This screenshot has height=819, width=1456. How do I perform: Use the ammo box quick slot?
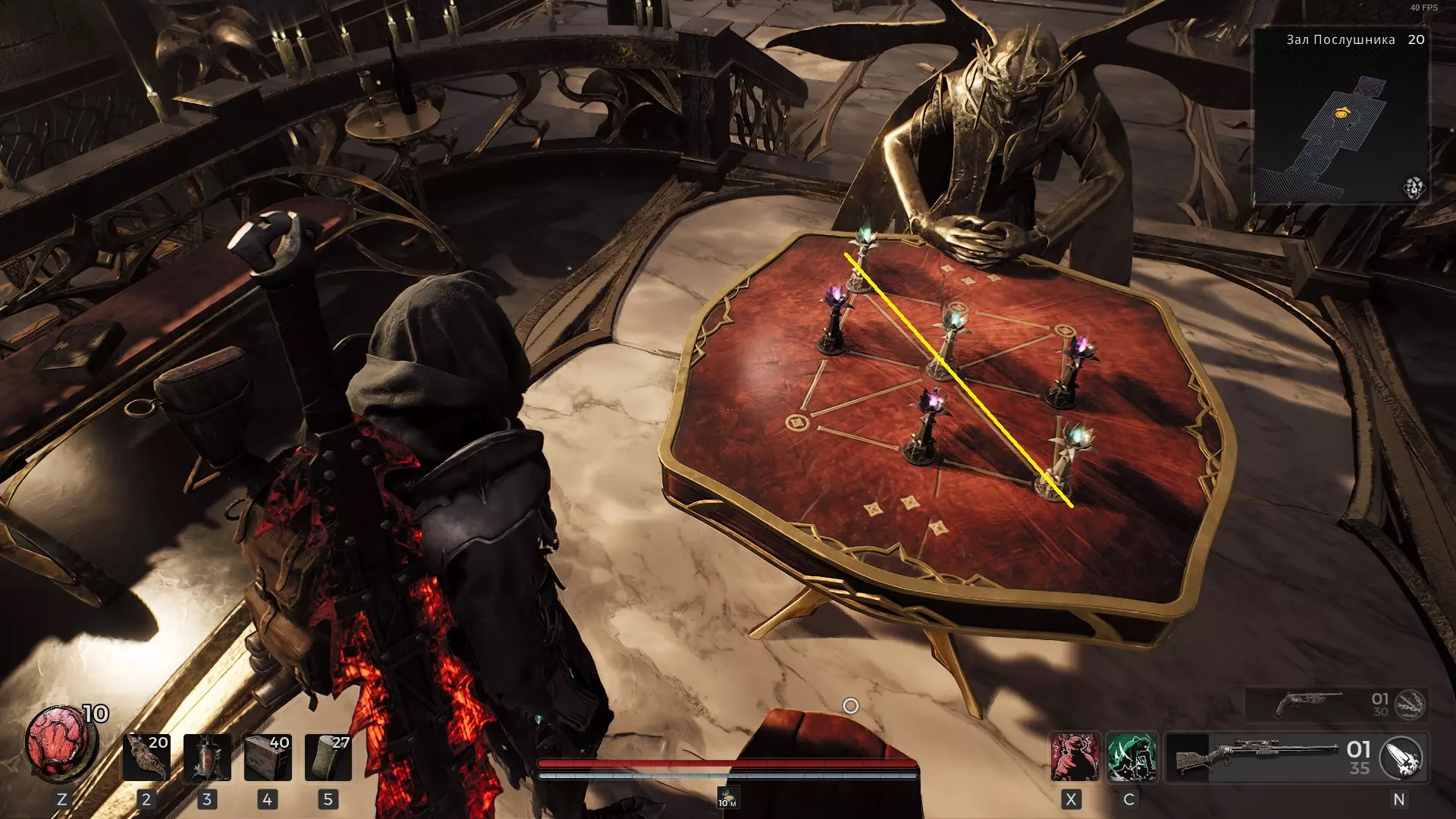click(268, 757)
